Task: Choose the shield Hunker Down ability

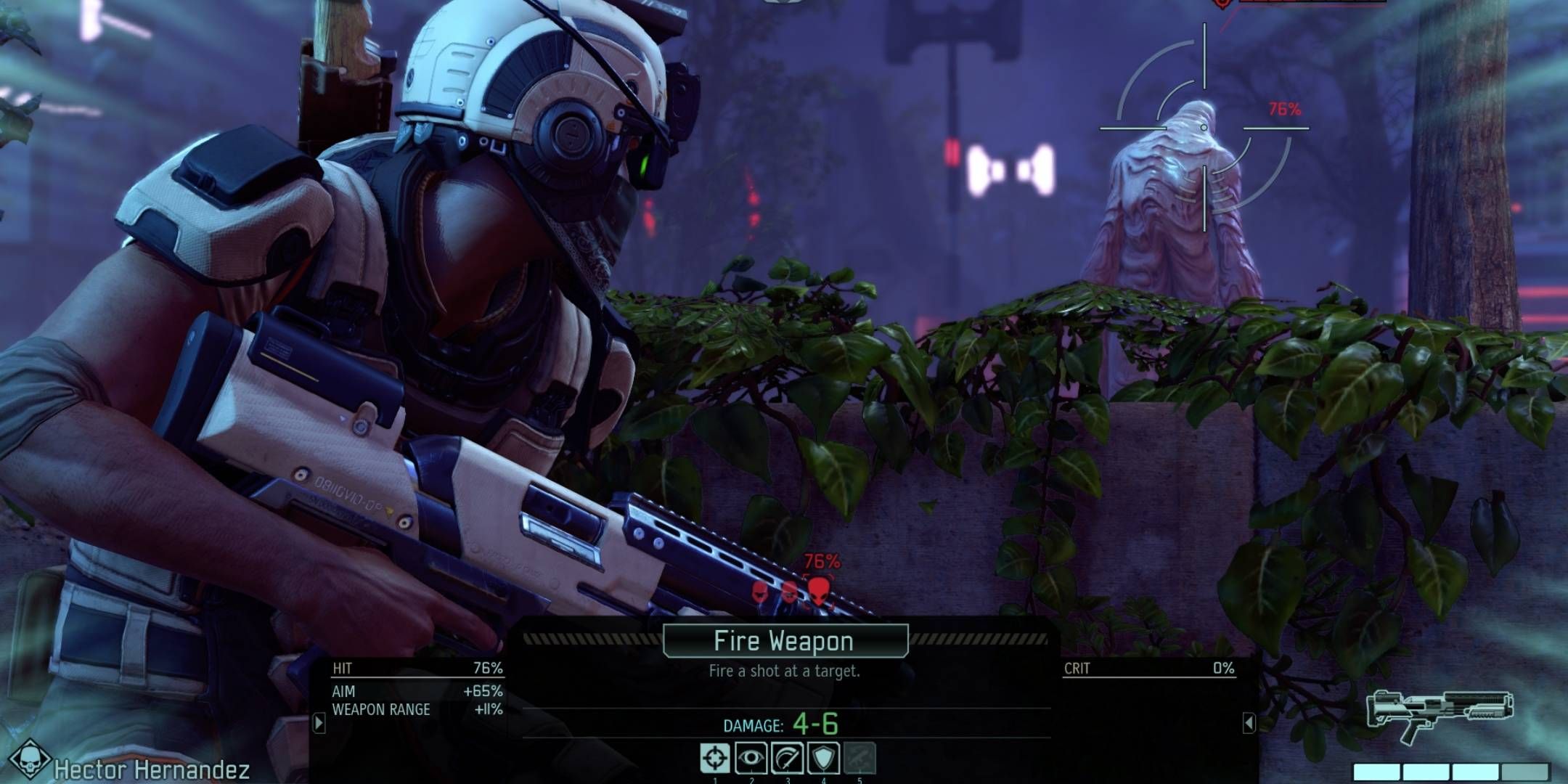Action: 823,759
